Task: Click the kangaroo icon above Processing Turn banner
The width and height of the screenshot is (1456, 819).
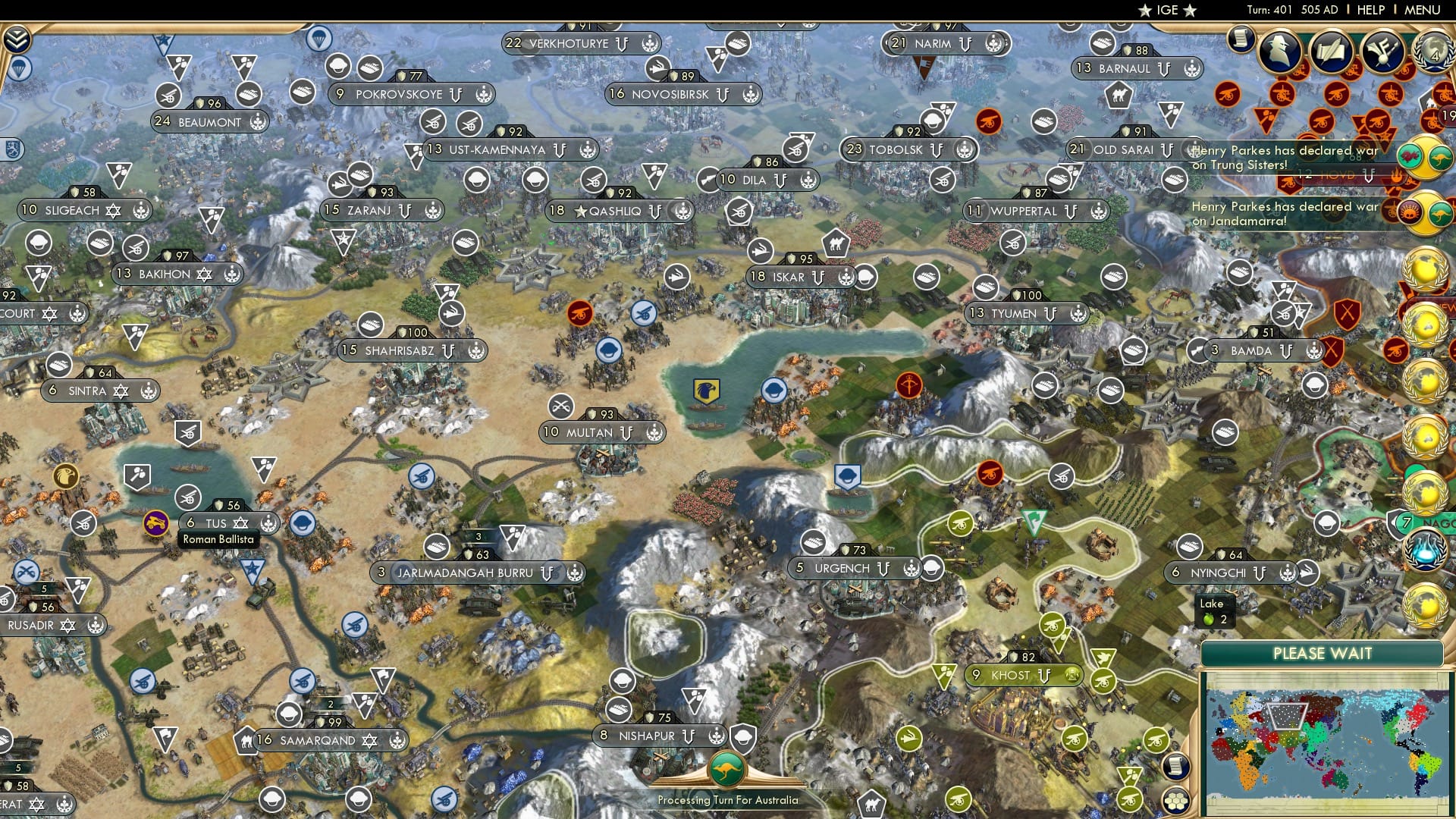Action: [726, 768]
